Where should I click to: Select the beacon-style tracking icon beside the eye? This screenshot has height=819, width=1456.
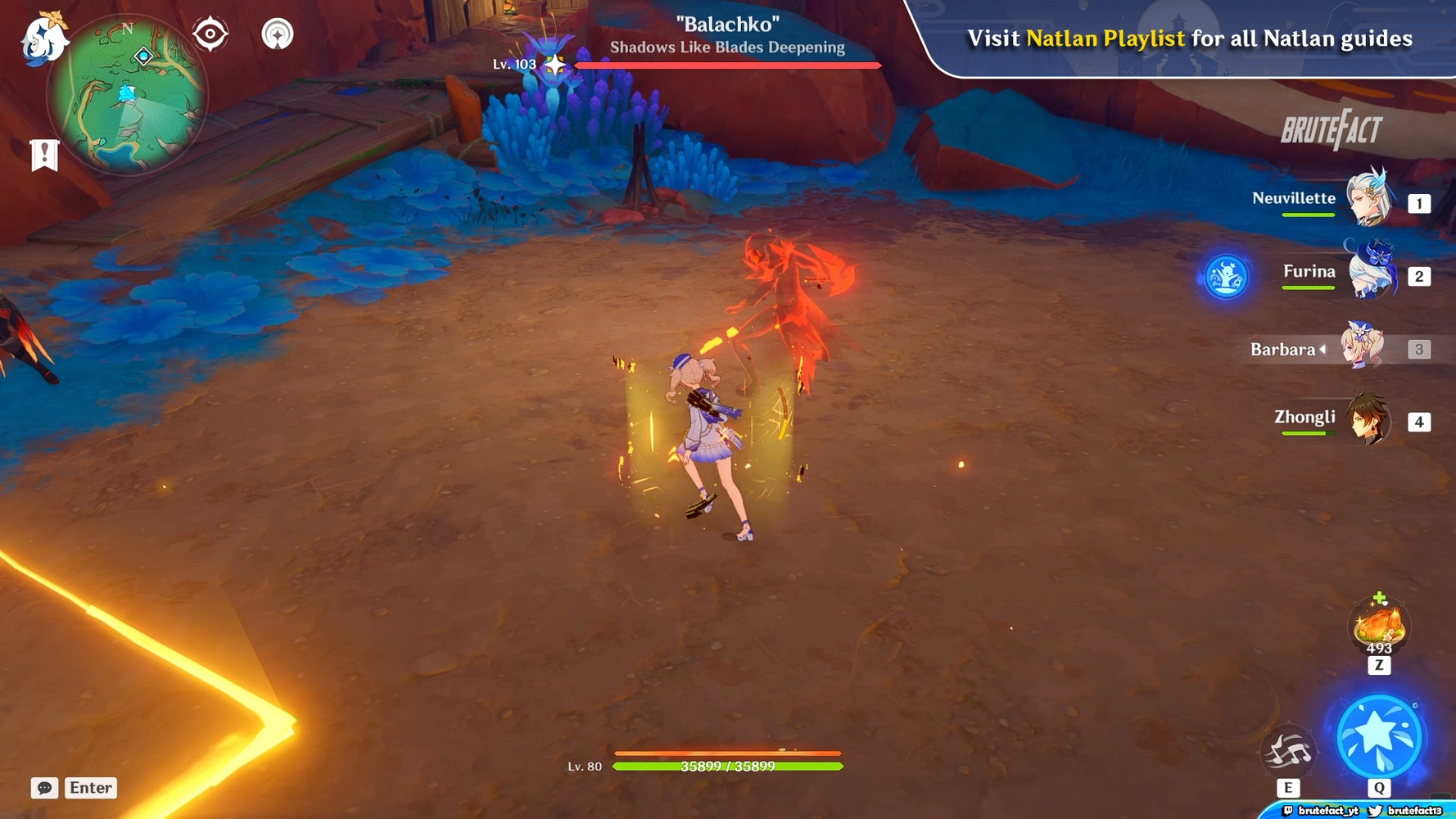click(279, 34)
